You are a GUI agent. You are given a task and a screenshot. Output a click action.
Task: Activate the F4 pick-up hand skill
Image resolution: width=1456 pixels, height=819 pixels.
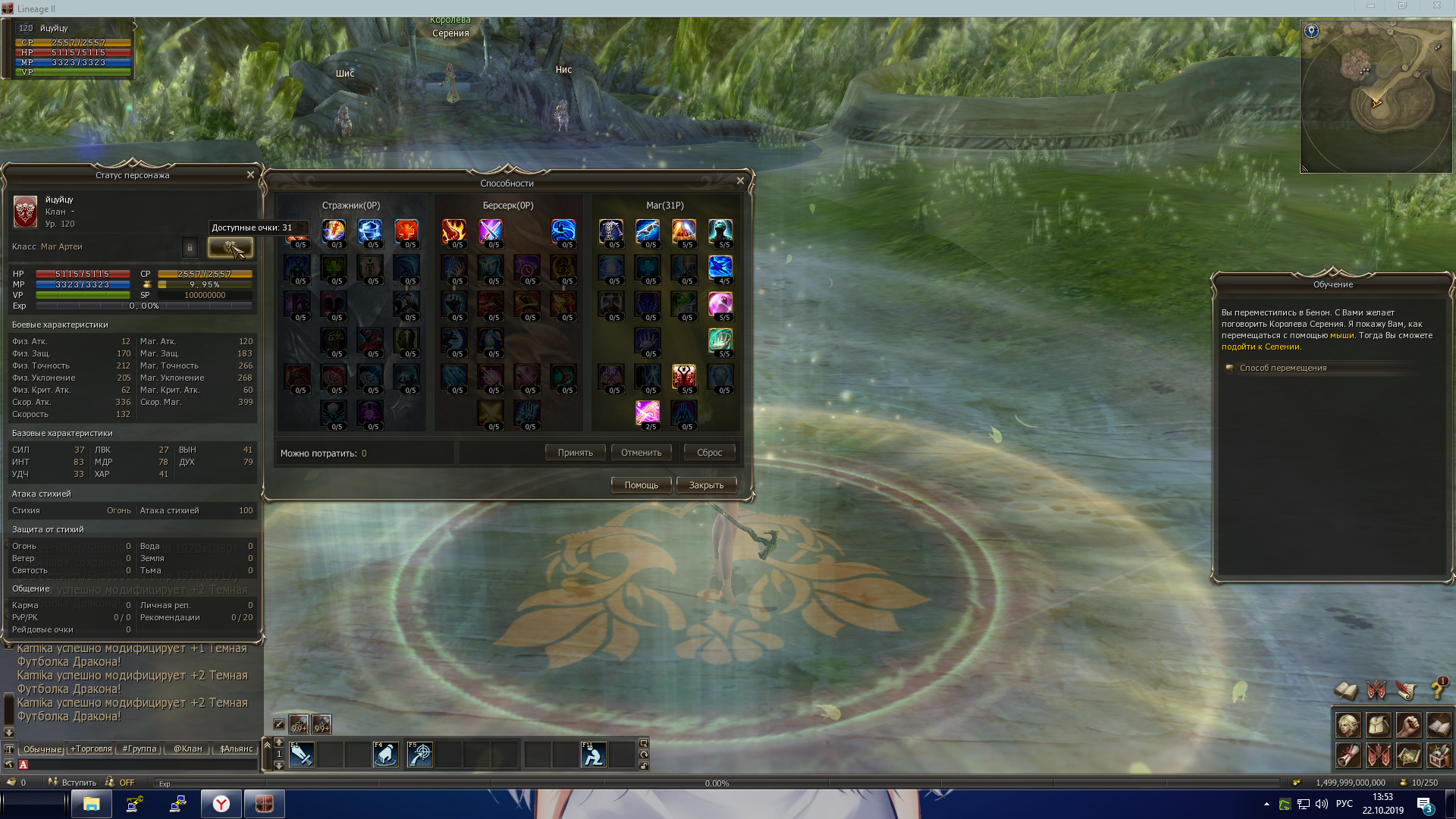(x=385, y=755)
